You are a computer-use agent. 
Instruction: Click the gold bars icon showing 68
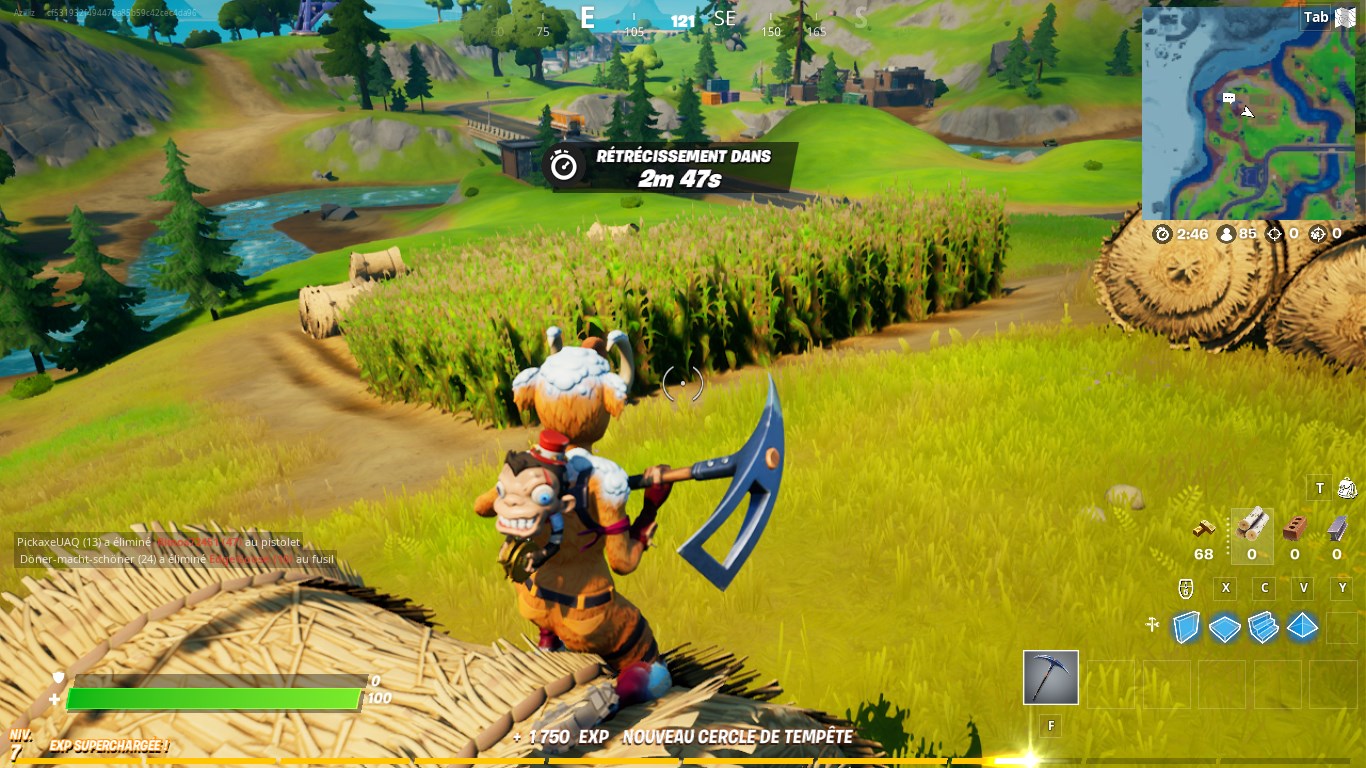tap(1203, 528)
